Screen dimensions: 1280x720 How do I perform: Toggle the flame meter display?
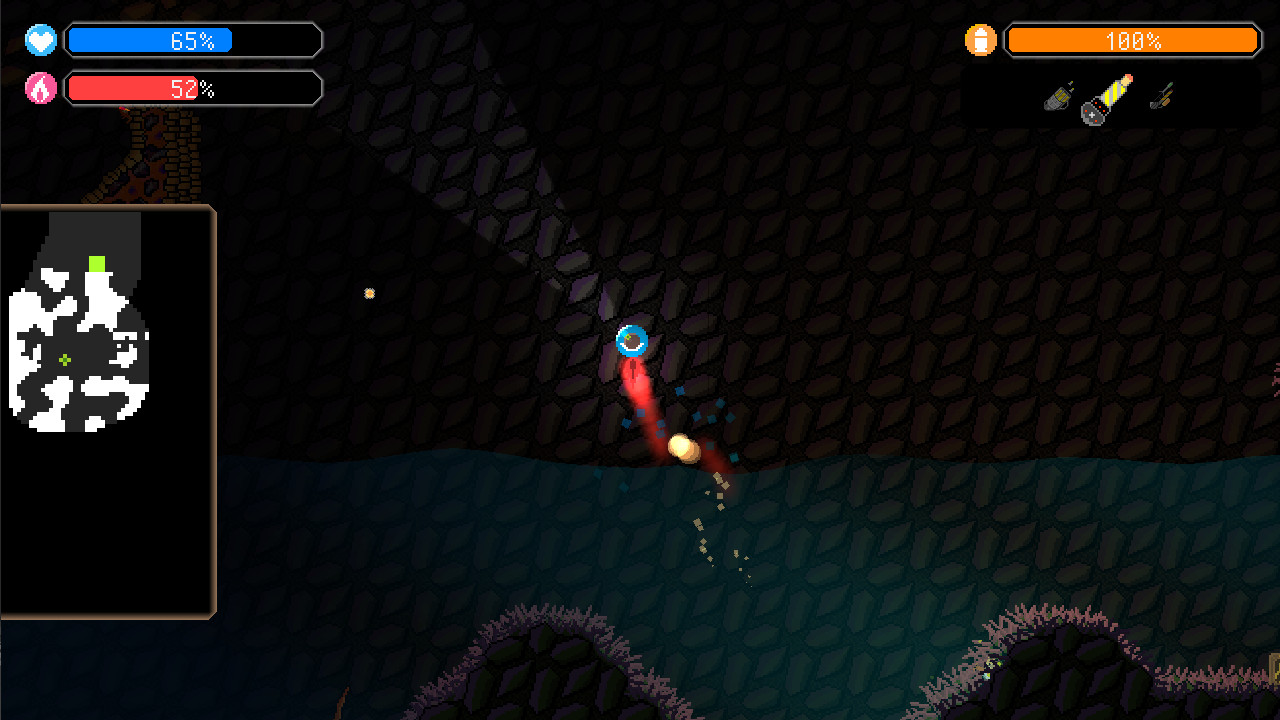click(193, 88)
